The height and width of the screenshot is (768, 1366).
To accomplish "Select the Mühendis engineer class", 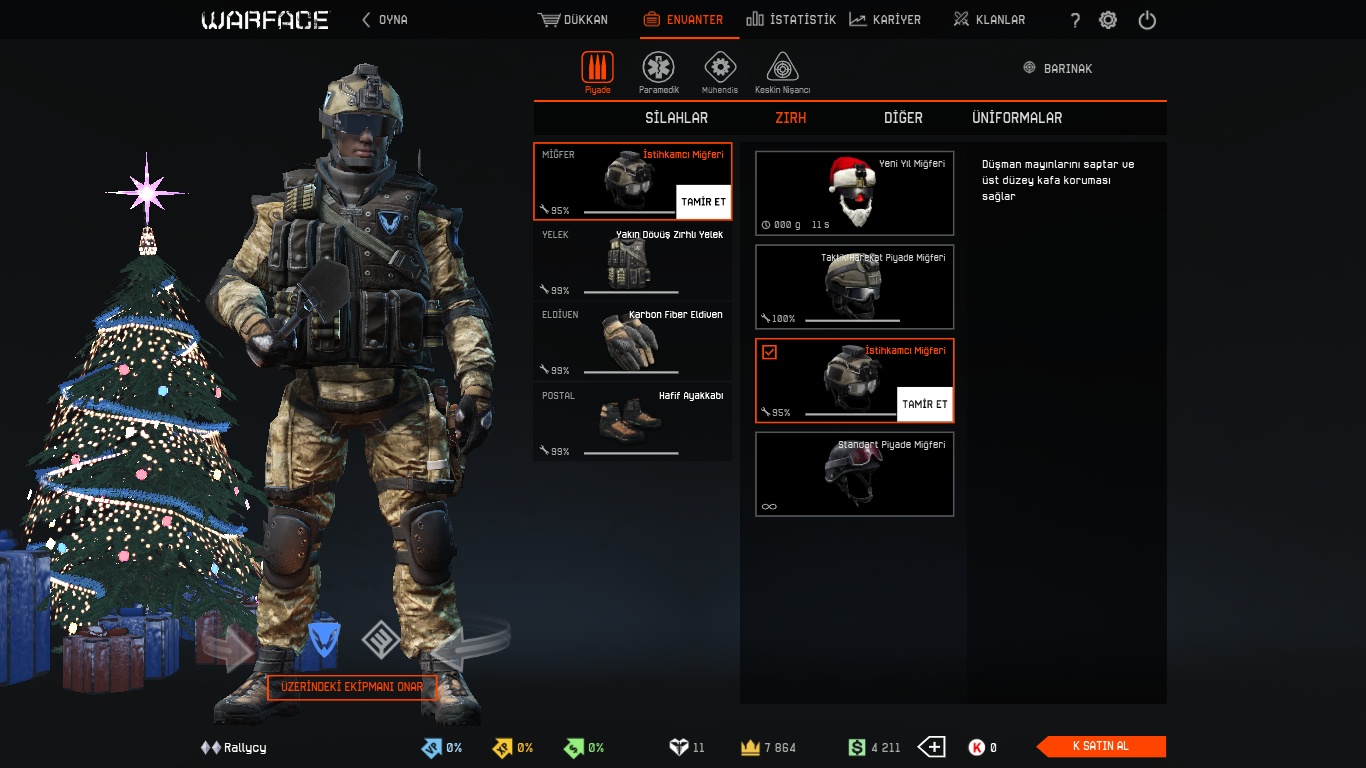I will (x=720, y=73).
